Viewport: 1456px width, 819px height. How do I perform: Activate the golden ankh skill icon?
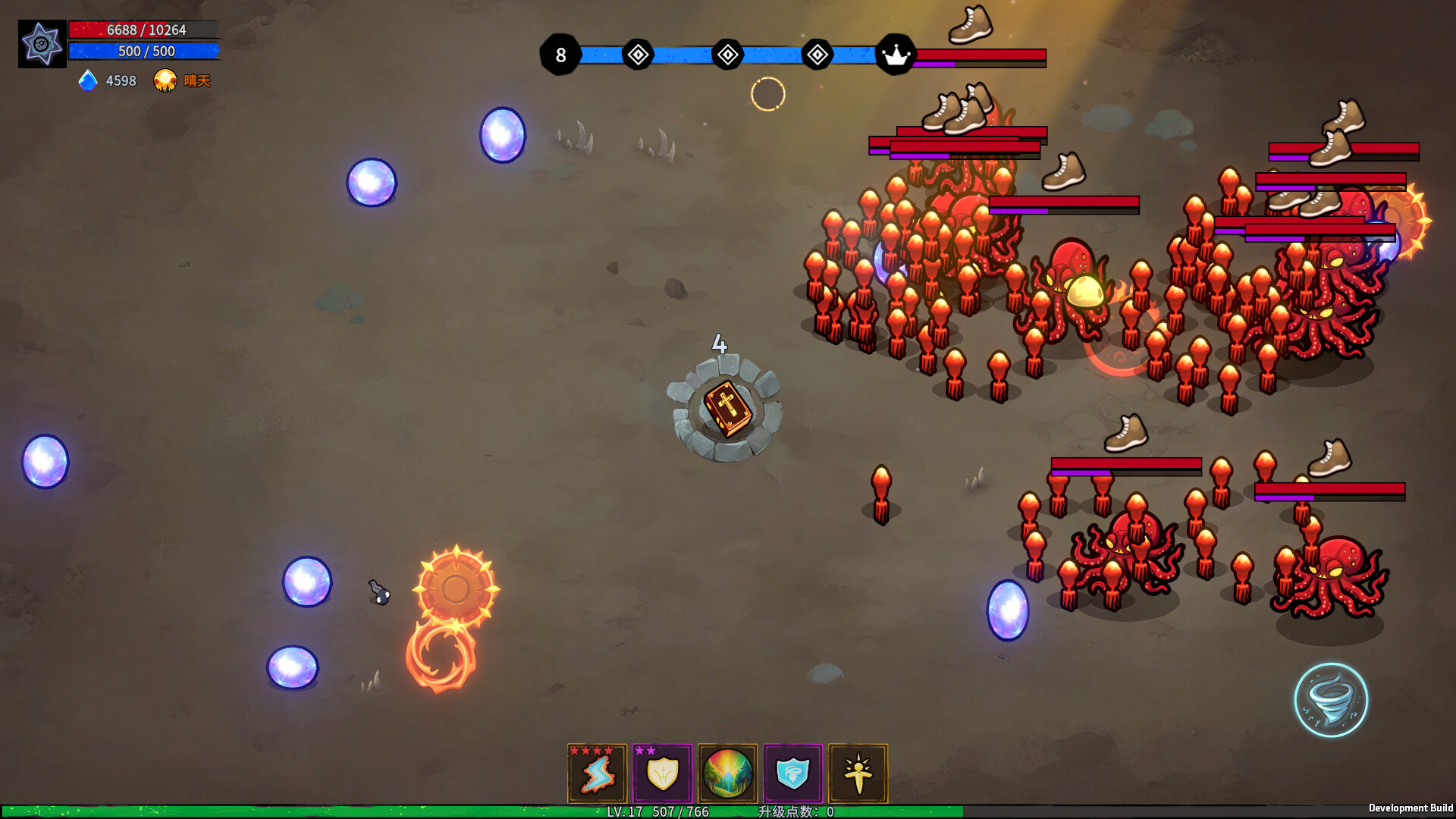click(x=859, y=773)
